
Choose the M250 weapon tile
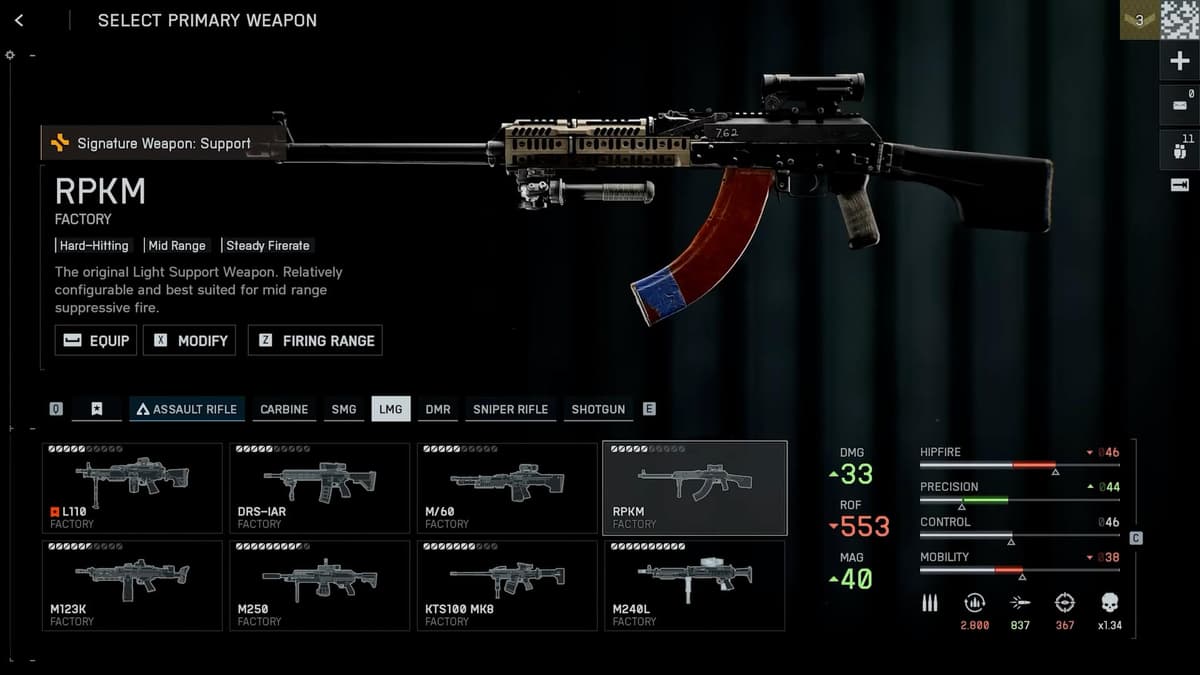(319, 586)
